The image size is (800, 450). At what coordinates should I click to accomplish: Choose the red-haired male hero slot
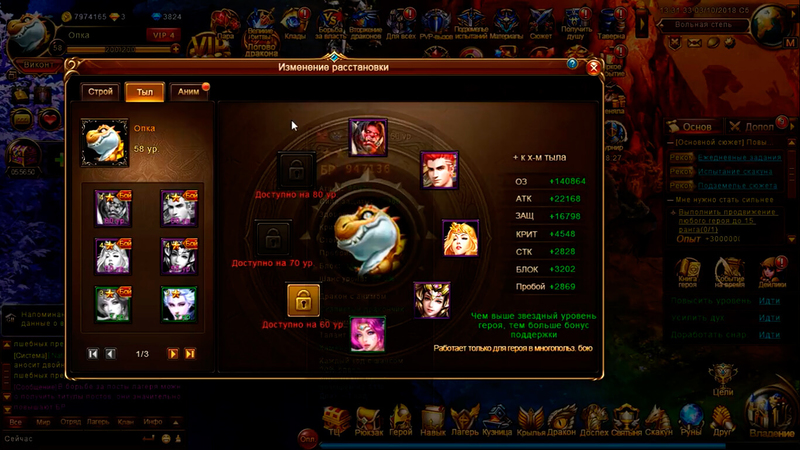point(438,169)
